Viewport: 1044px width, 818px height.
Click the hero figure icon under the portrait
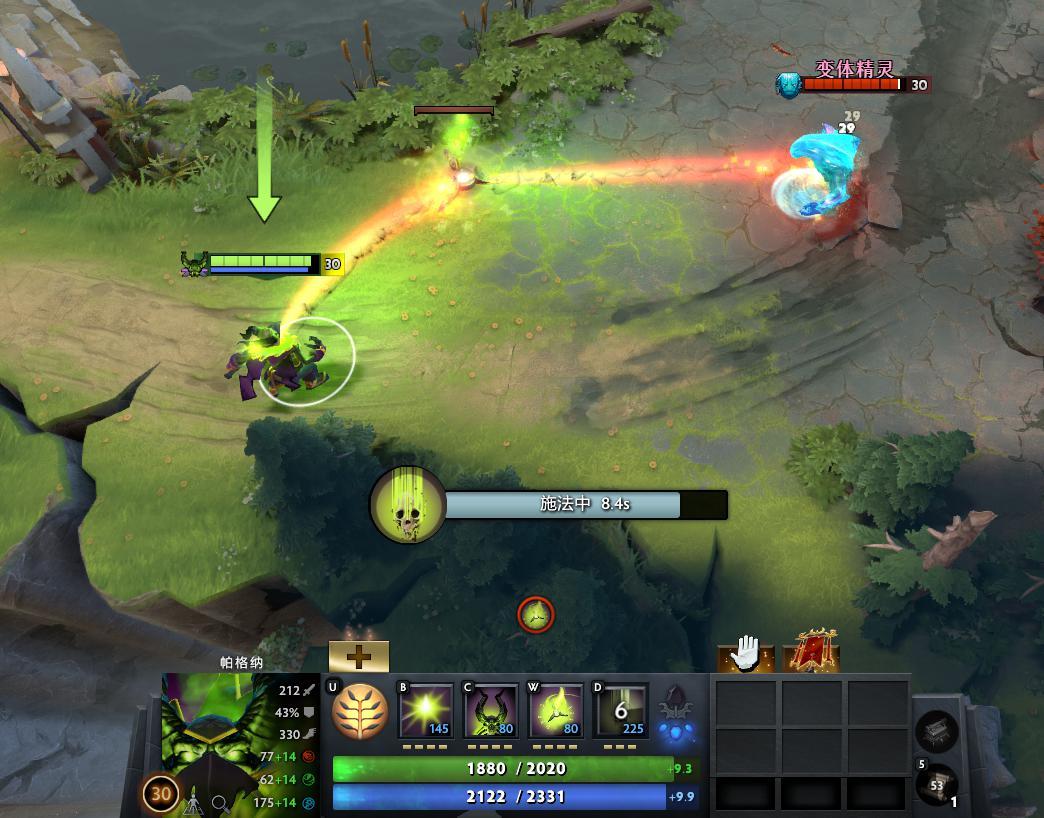click(193, 801)
